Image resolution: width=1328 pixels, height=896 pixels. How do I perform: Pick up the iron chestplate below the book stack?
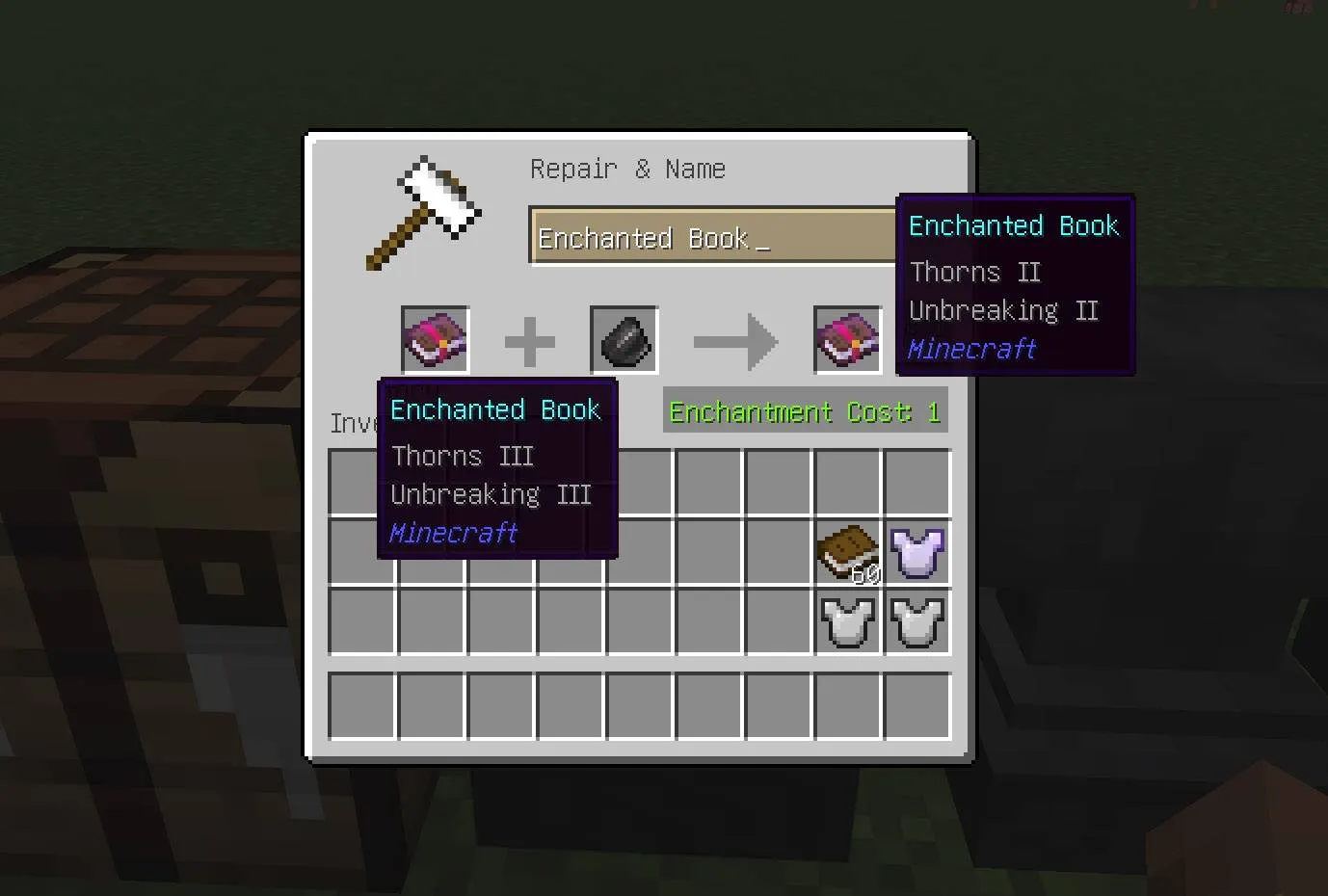pyautogui.click(x=847, y=622)
